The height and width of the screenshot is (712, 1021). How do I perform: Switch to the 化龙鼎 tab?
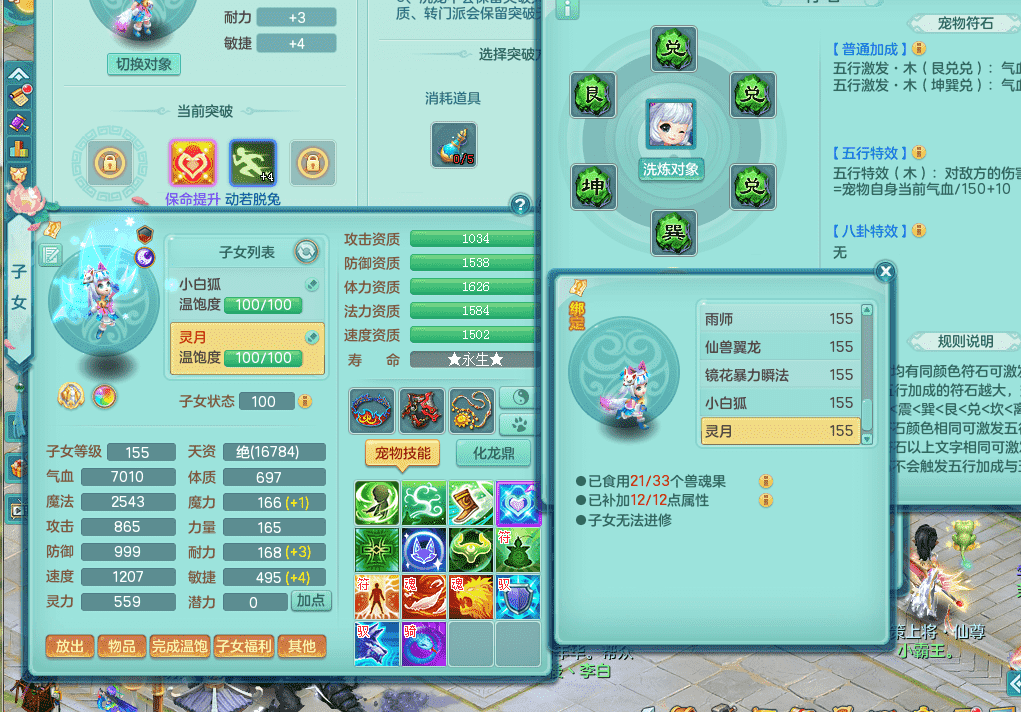click(x=493, y=453)
